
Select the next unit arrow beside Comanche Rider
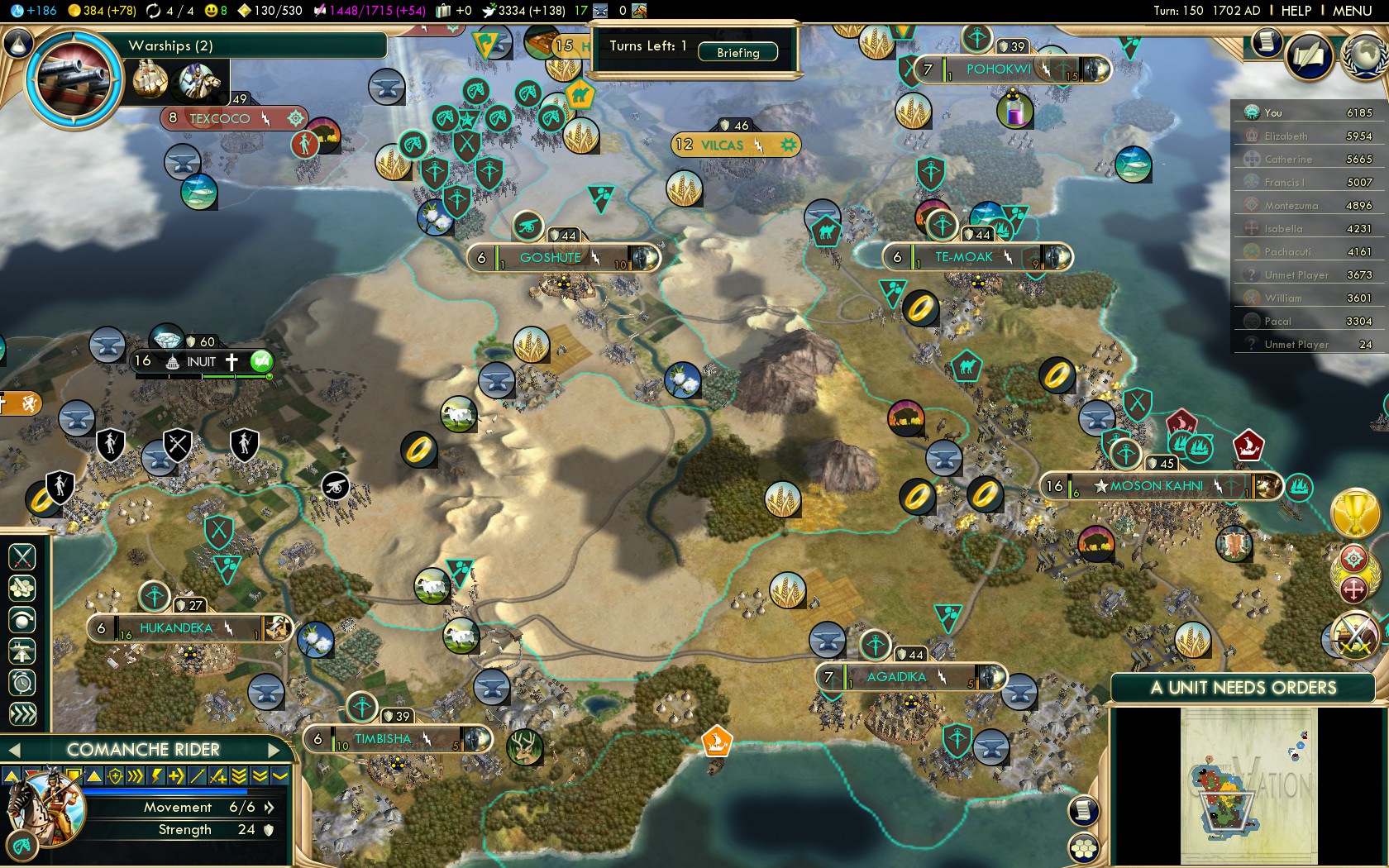click(x=275, y=750)
